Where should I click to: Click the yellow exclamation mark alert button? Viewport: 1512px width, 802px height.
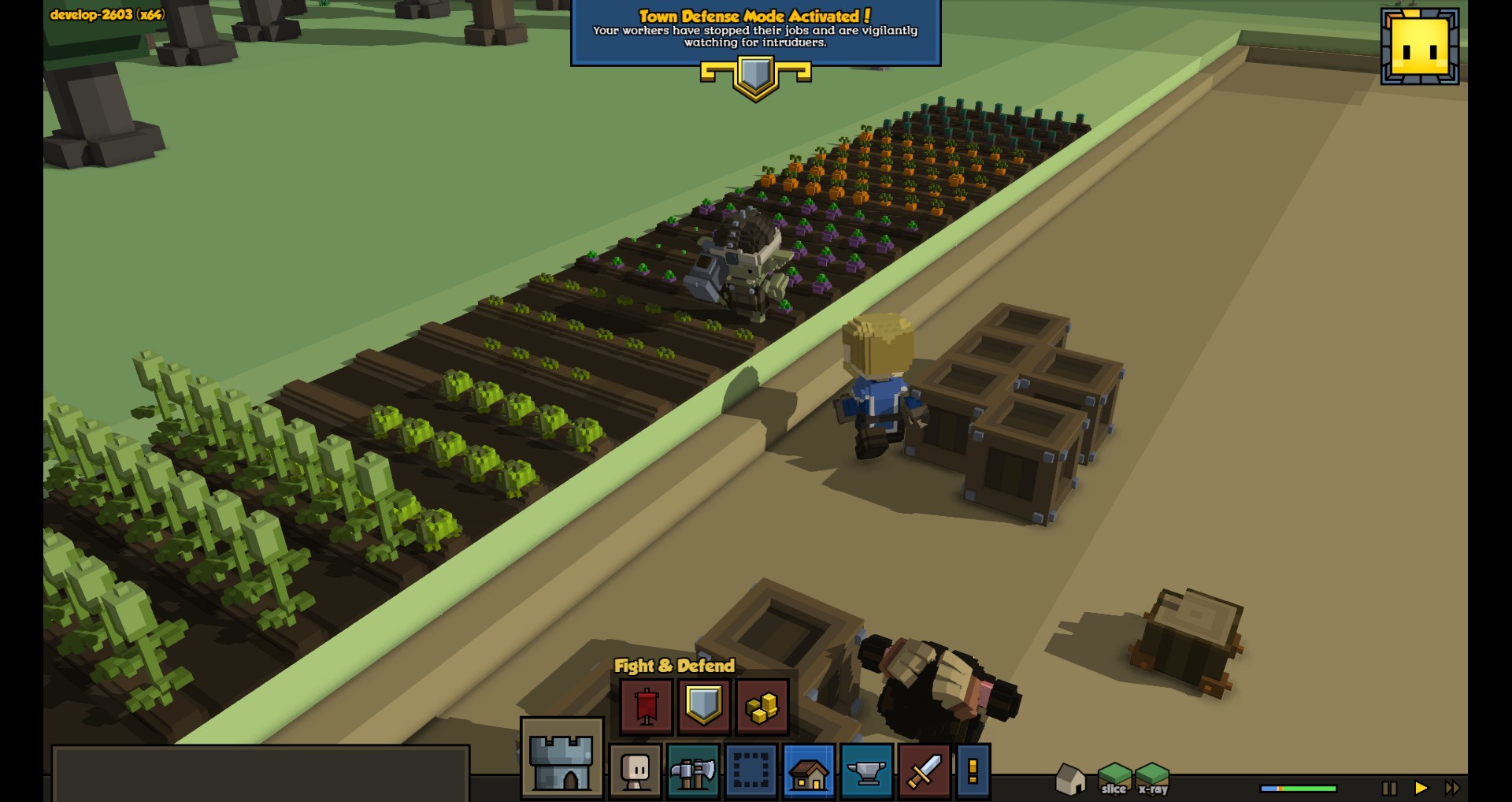(x=973, y=771)
